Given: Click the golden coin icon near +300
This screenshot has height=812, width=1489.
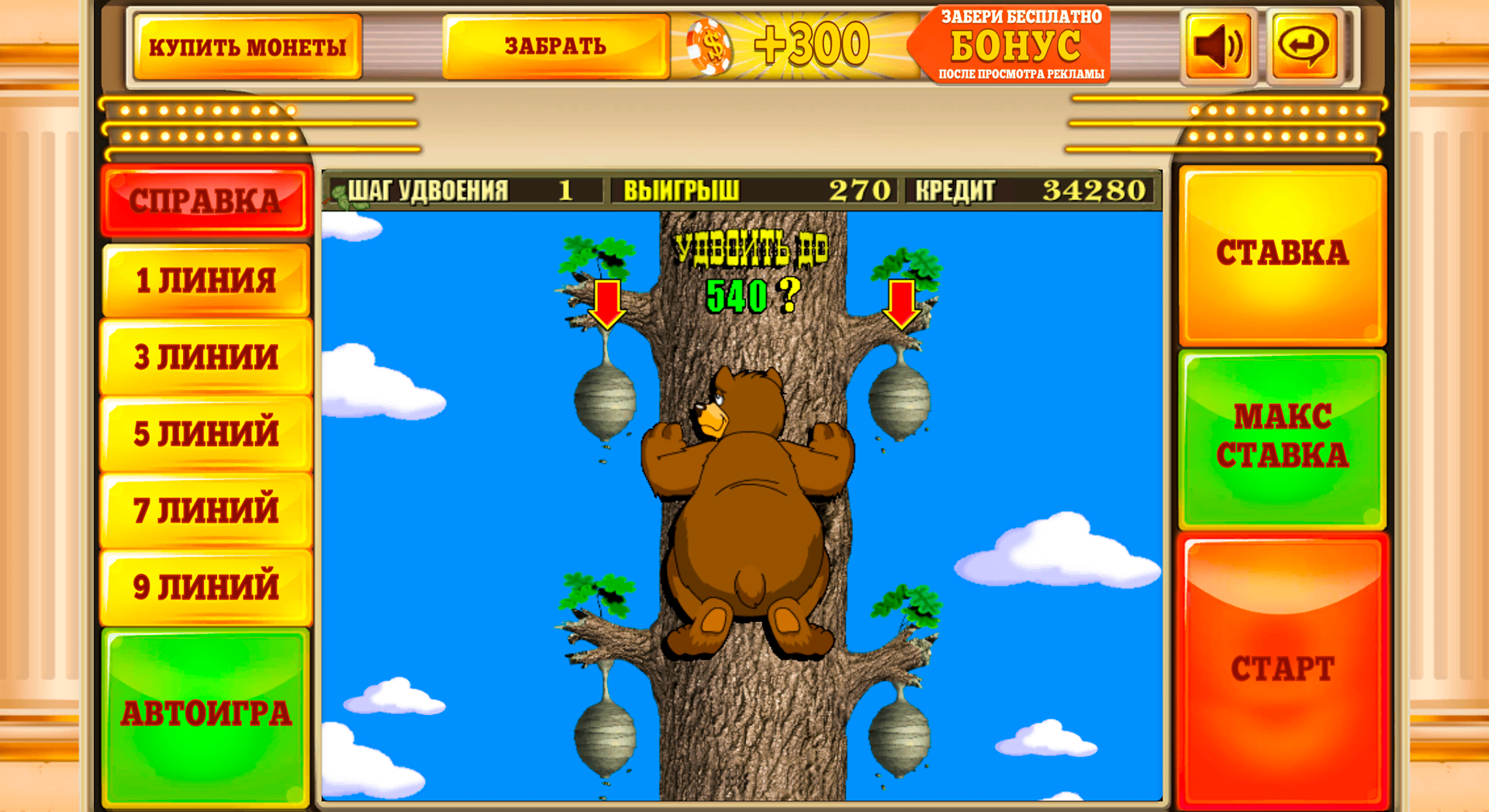Looking at the screenshot, I should click(x=710, y=44).
